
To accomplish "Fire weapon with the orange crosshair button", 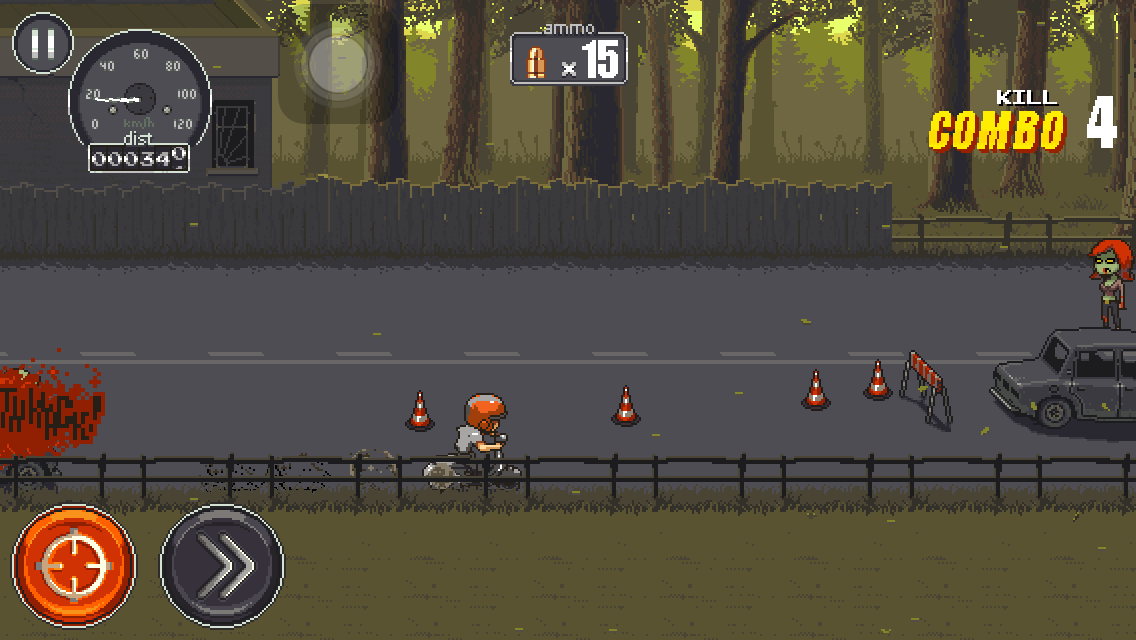I will click(74, 565).
